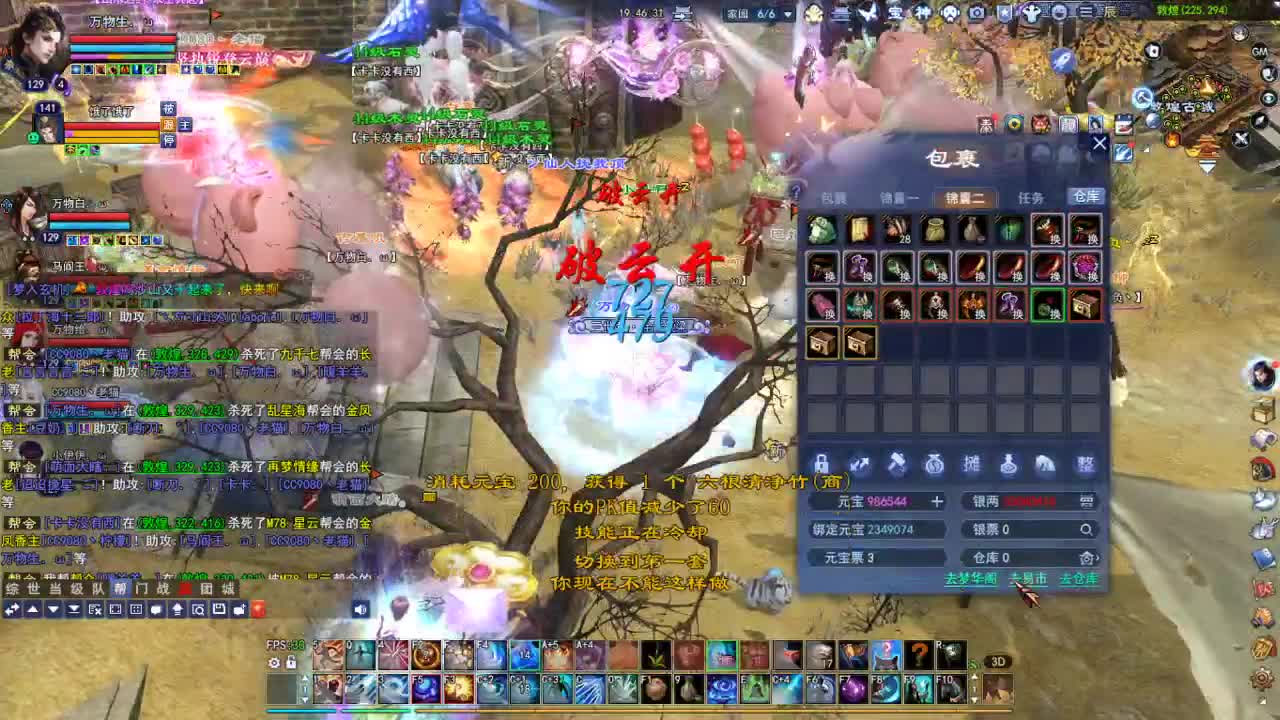Open the treasure (宝) panel from the top toolbar
The width and height of the screenshot is (1280, 720).
click(x=895, y=12)
